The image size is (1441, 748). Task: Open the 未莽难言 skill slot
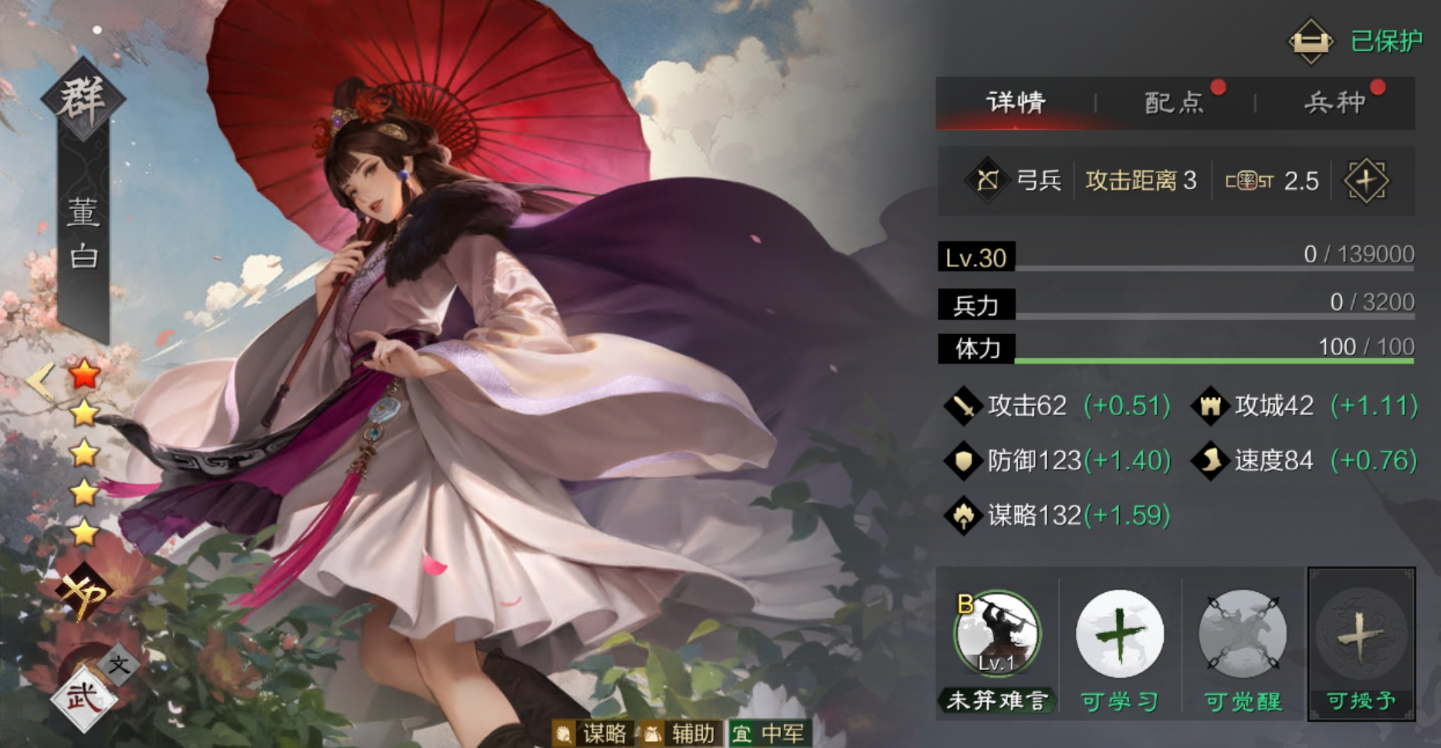[997, 634]
